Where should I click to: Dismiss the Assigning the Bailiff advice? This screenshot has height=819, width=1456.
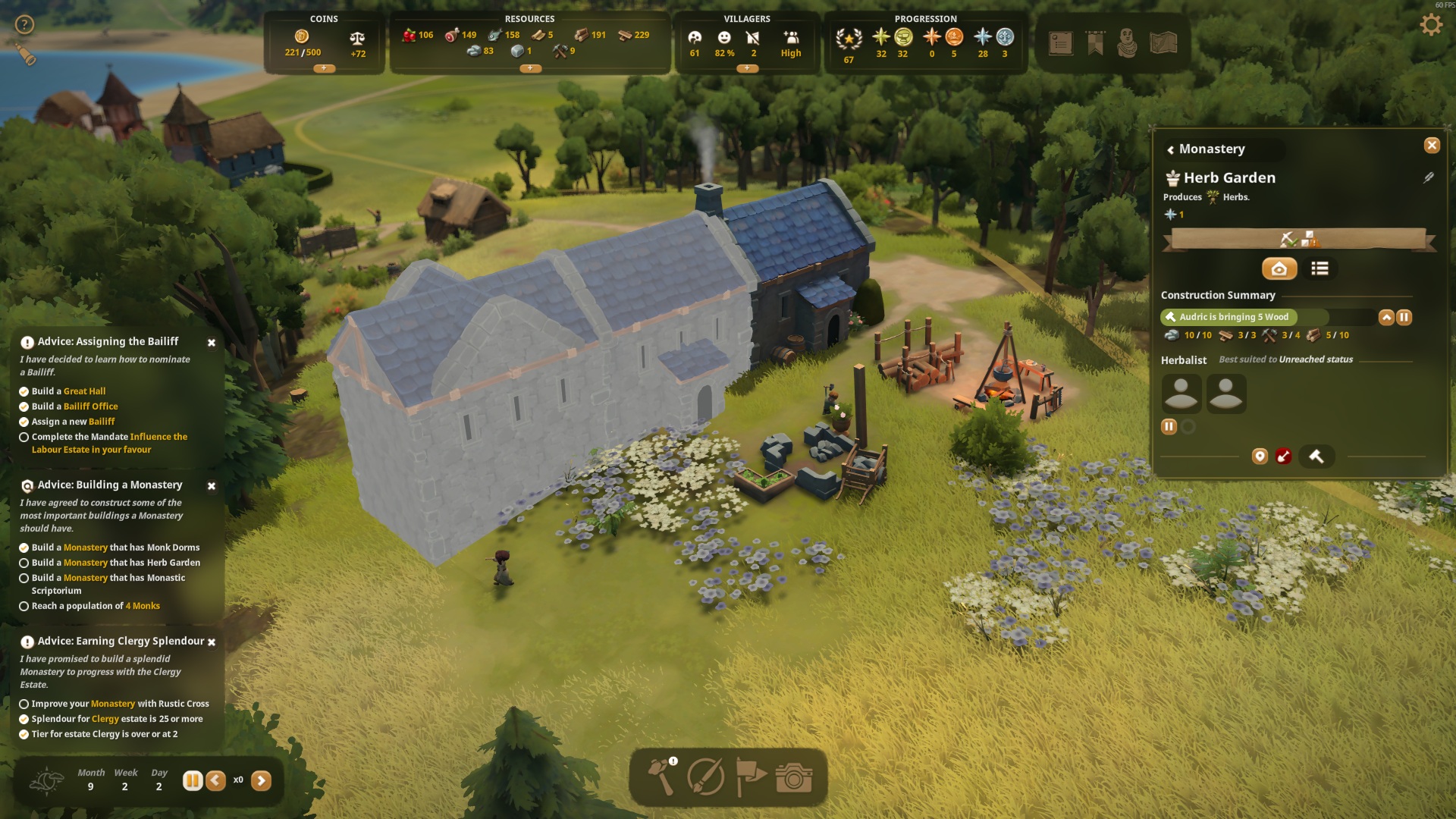(x=212, y=343)
